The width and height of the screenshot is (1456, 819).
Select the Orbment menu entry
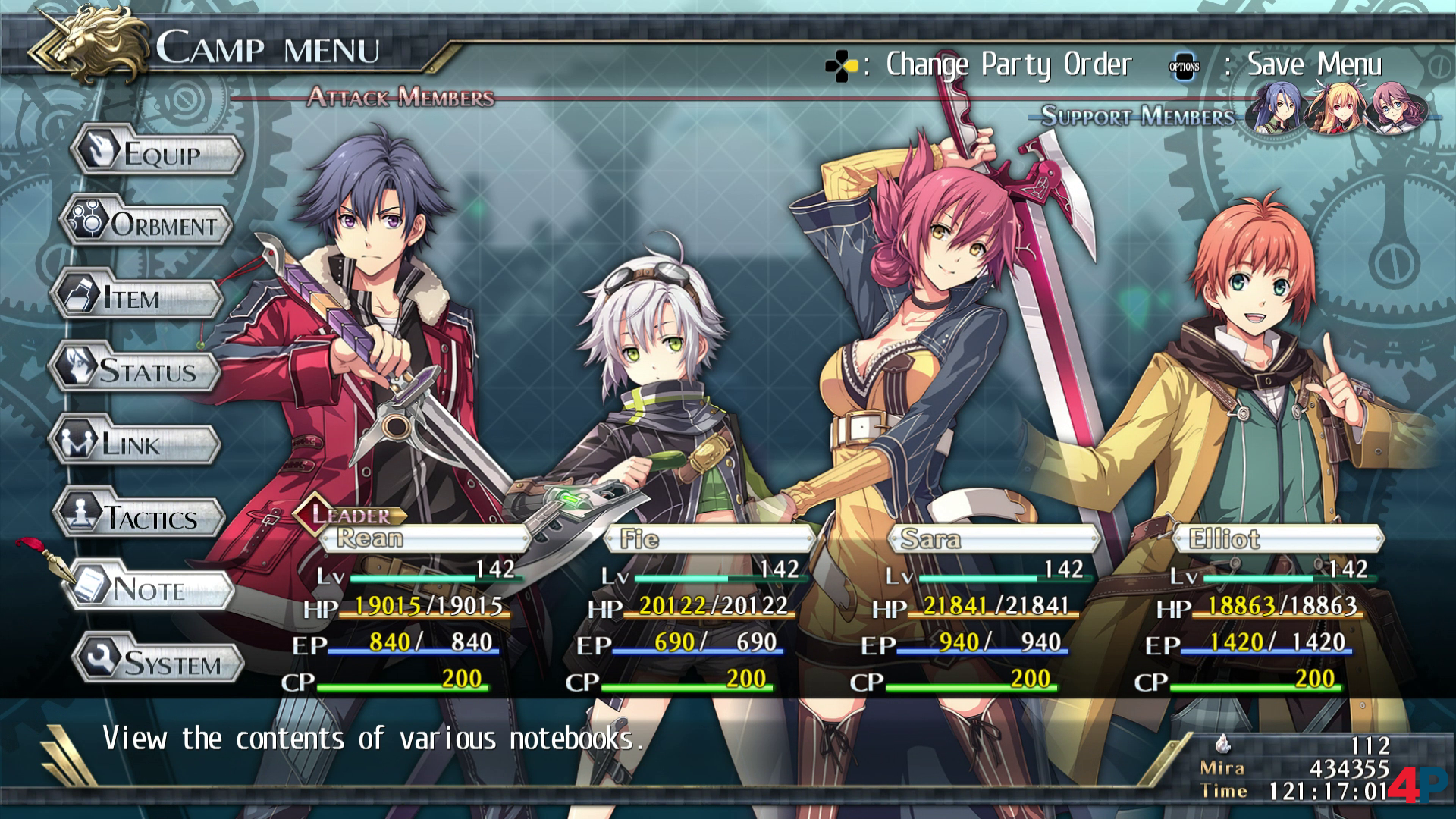tap(147, 224)
